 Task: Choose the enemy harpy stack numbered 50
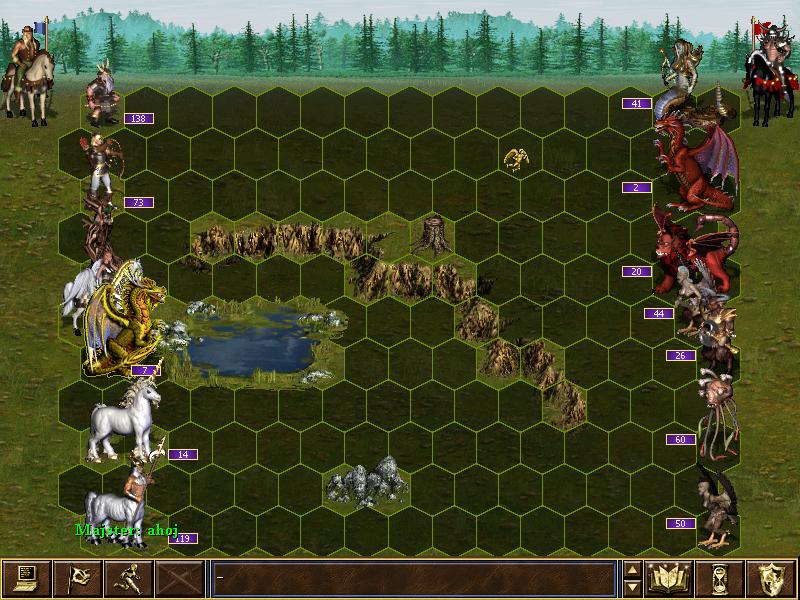(x=714, y=505)
